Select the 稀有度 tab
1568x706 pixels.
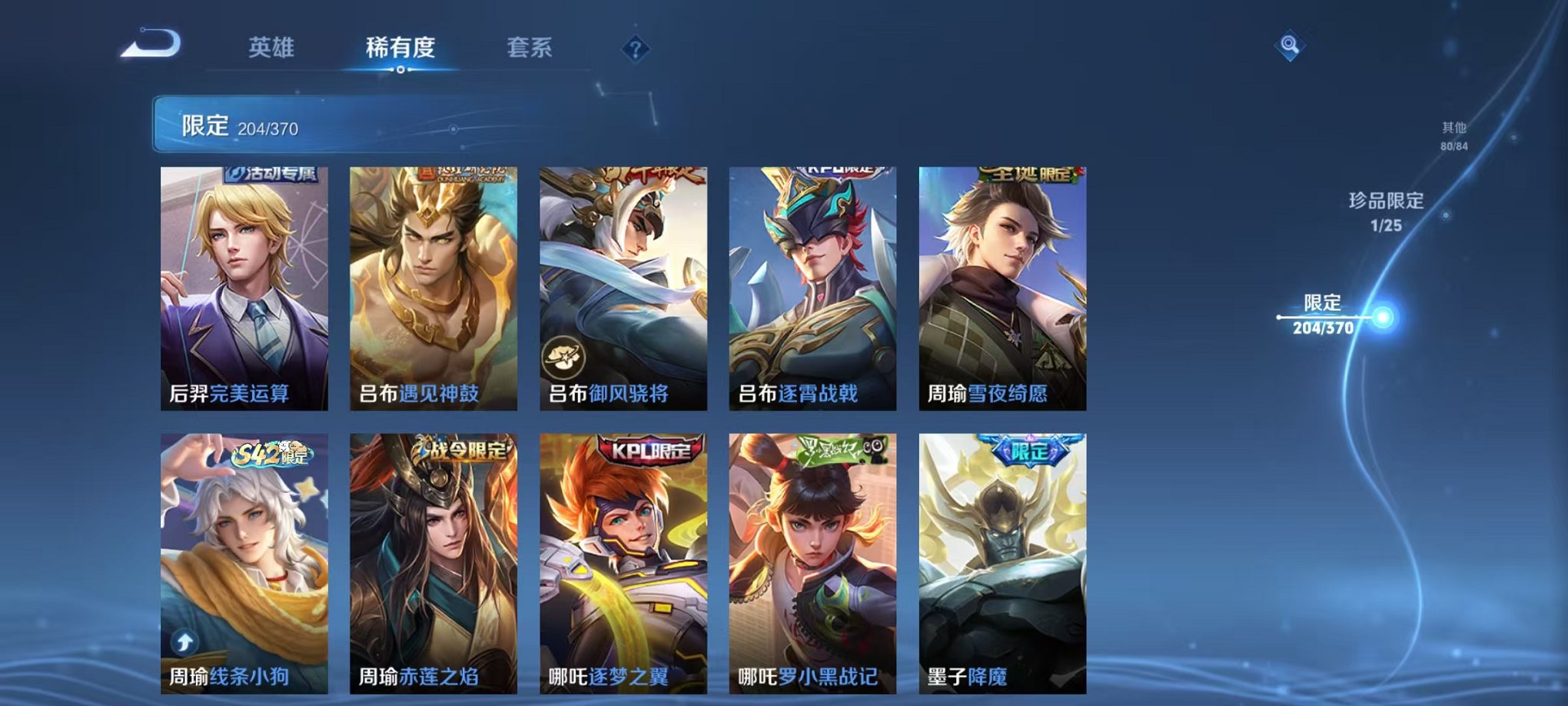tap(400, 48)
